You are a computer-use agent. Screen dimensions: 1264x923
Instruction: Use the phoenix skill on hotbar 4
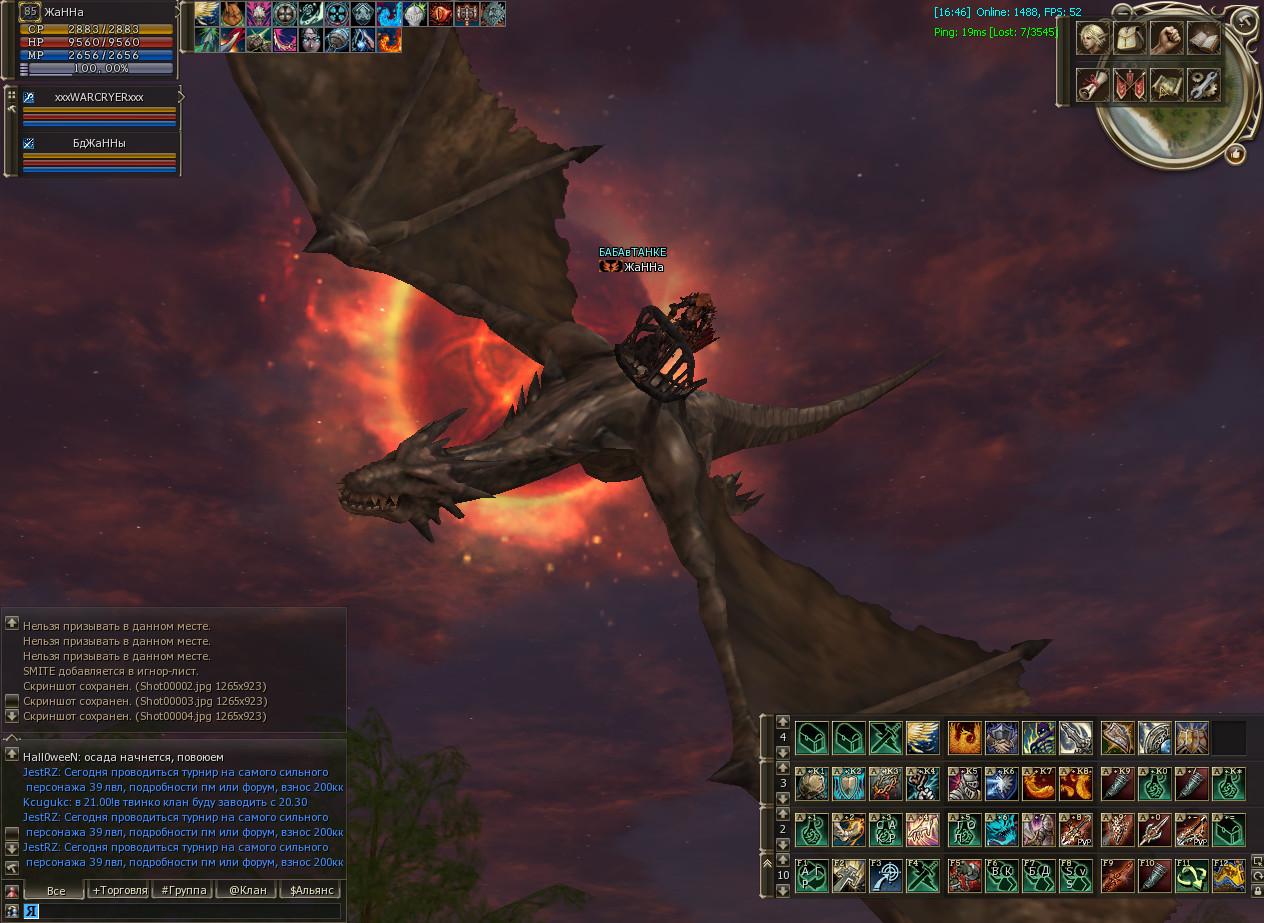click(x=965, y=738)
